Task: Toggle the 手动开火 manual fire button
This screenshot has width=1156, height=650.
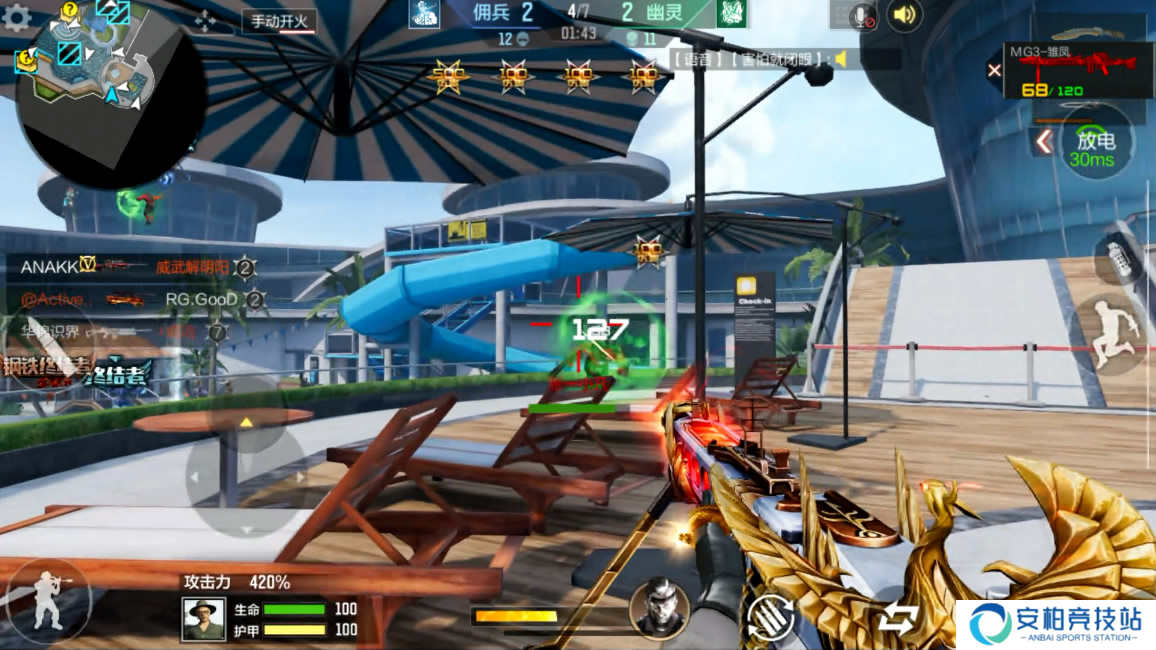Action: (x=279, y=21)
